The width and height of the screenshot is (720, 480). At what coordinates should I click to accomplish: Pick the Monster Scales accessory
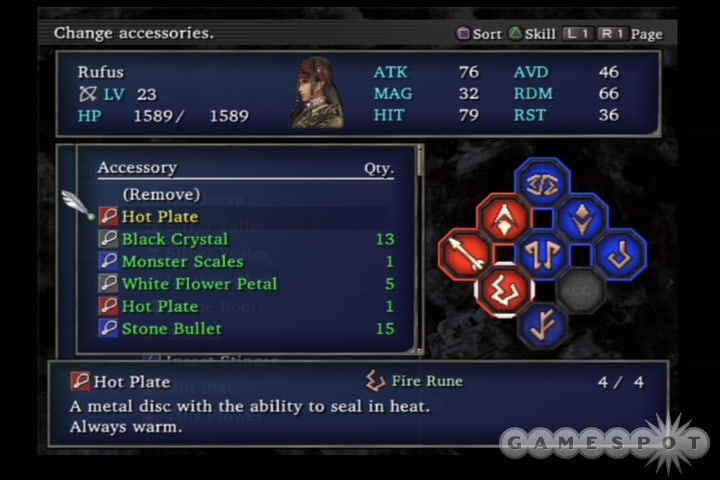pos(182,262)
